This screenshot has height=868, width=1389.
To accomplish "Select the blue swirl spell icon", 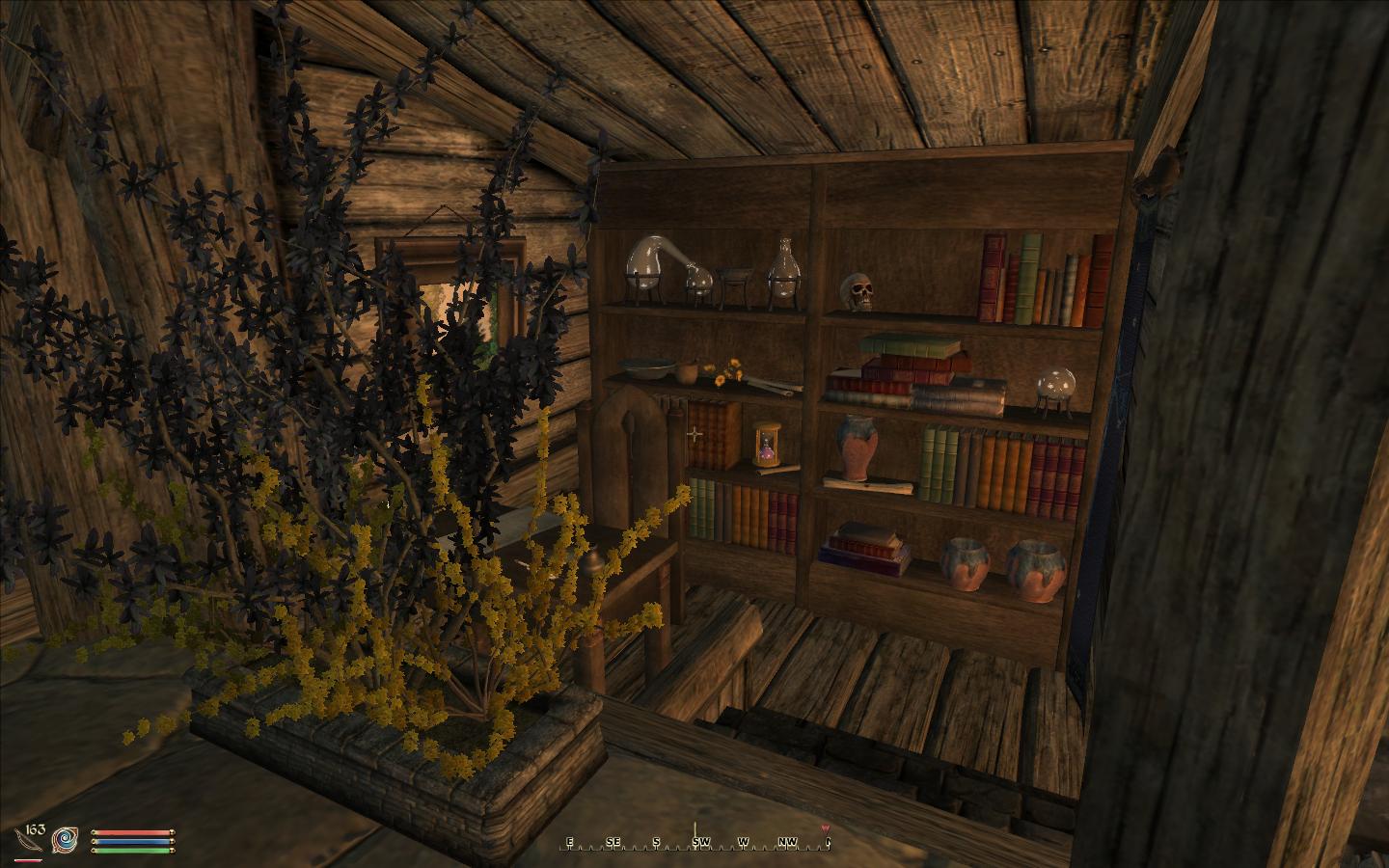I will (x=66, y=839).
